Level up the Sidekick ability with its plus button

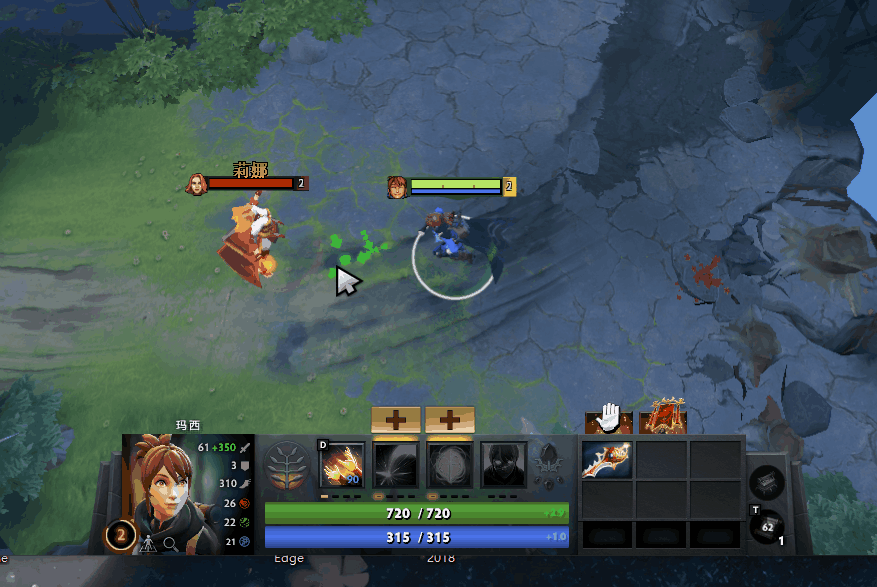(x=450, y=420)
